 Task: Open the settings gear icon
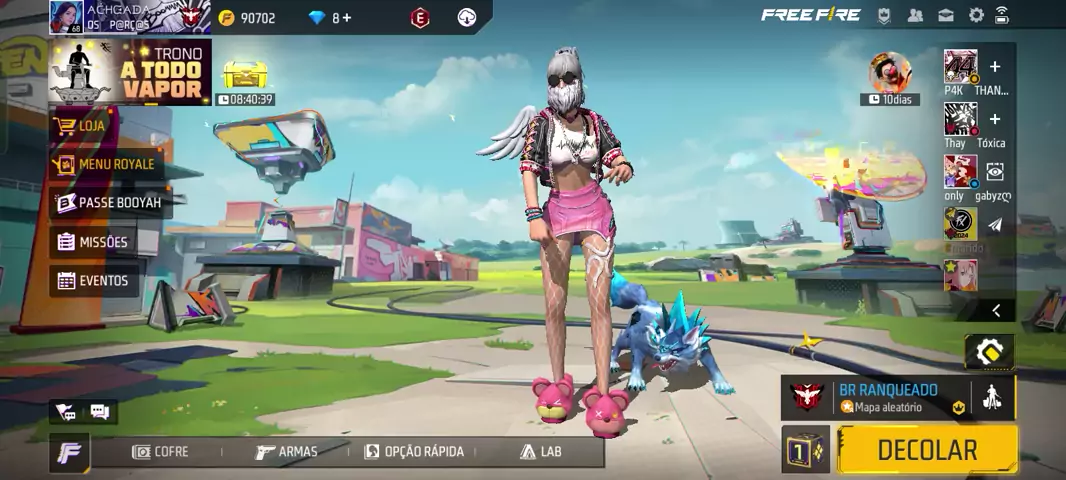point(976,15)
